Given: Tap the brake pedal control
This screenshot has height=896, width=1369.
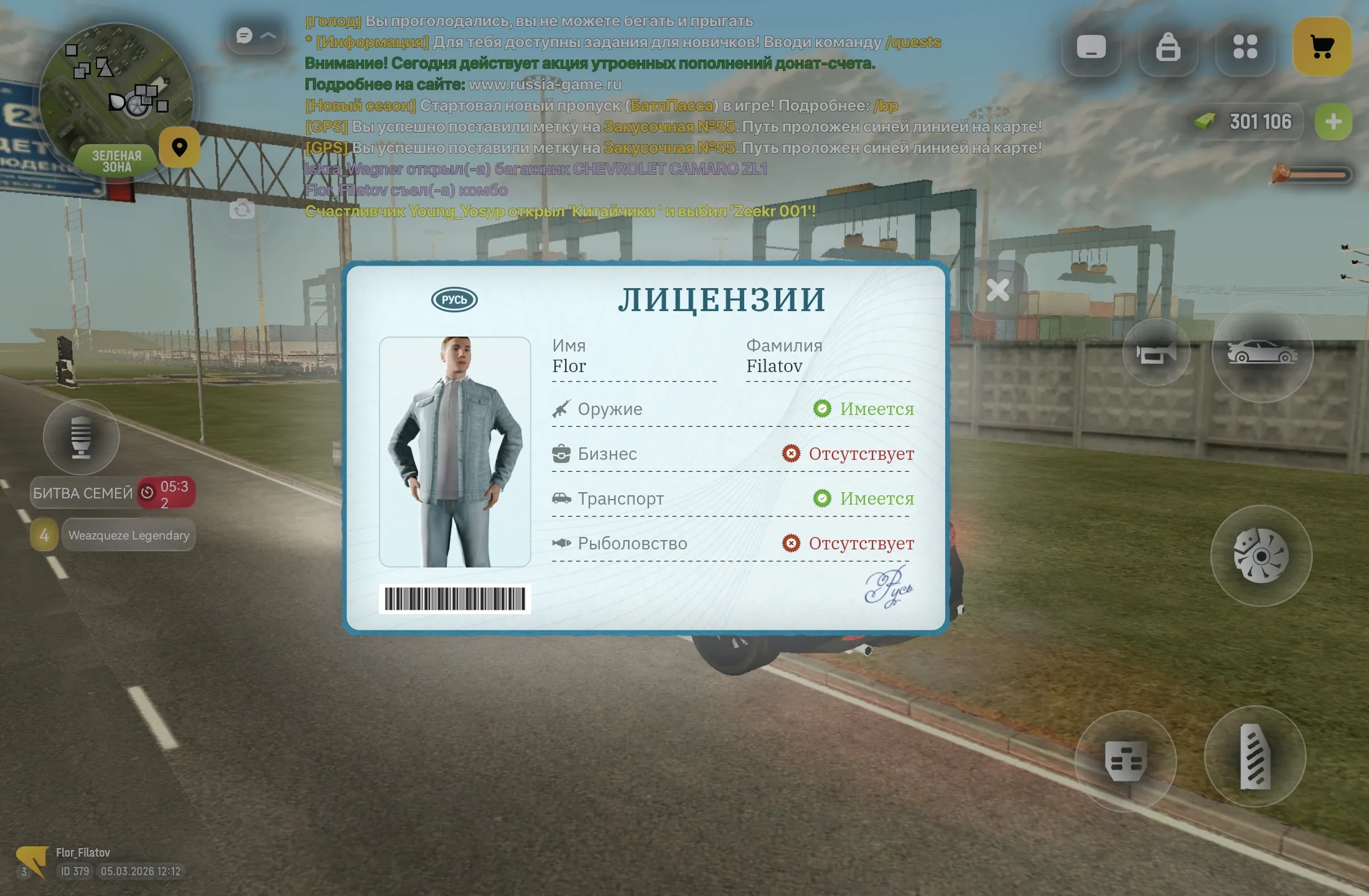Looking at the screenshot, I should pos(1125,760).
